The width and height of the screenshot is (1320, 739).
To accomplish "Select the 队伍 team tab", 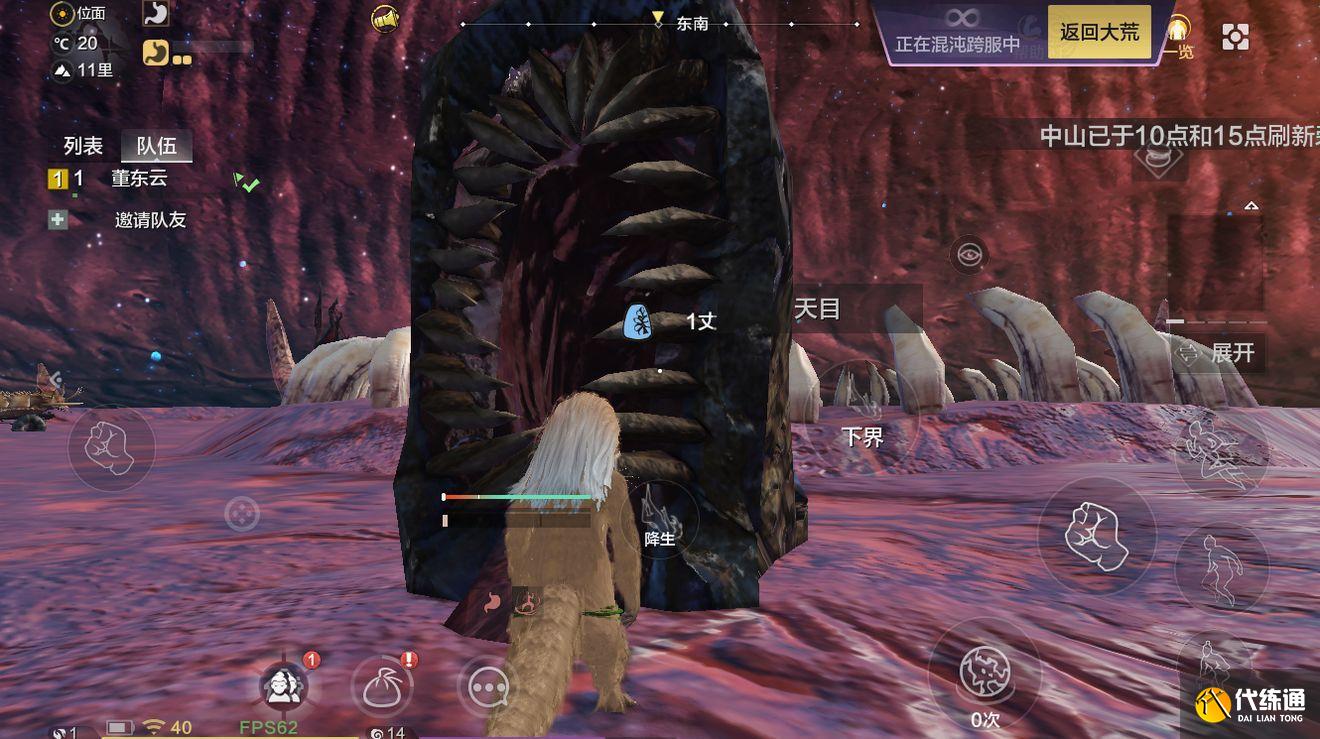I will 156,146.
